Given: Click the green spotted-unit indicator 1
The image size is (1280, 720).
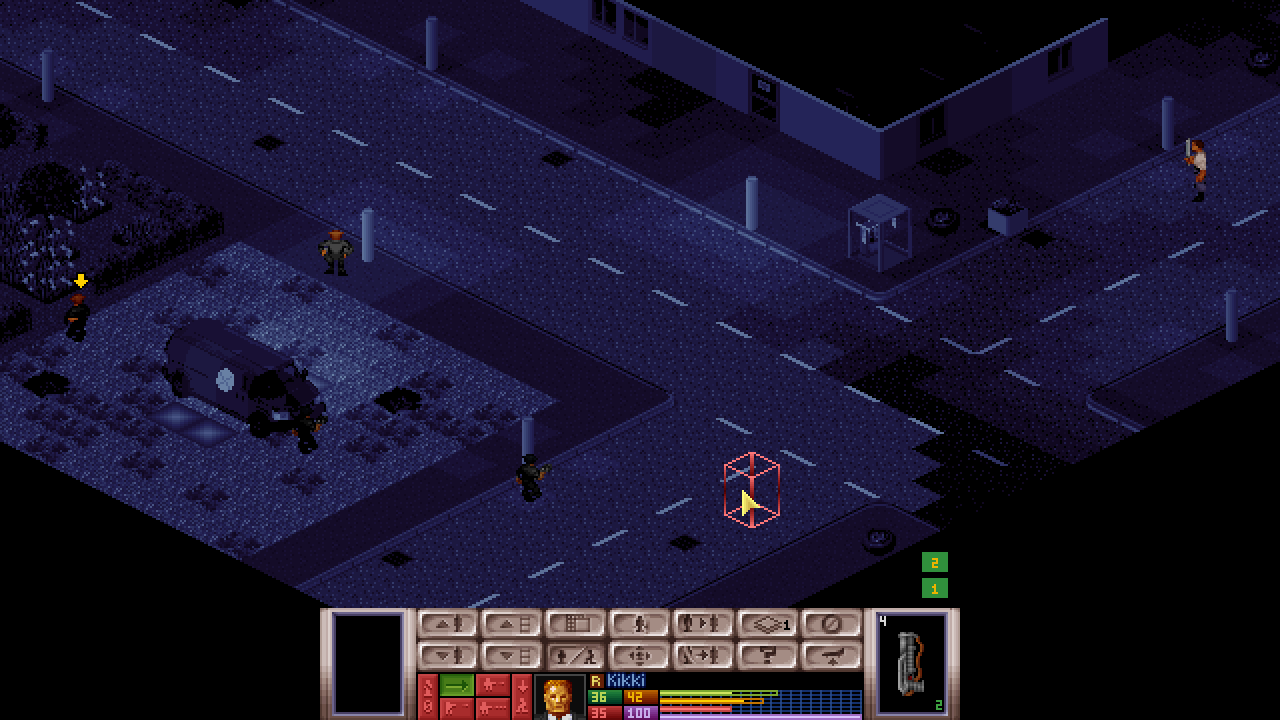Looking at the screenshot, I should click(934, 589).
